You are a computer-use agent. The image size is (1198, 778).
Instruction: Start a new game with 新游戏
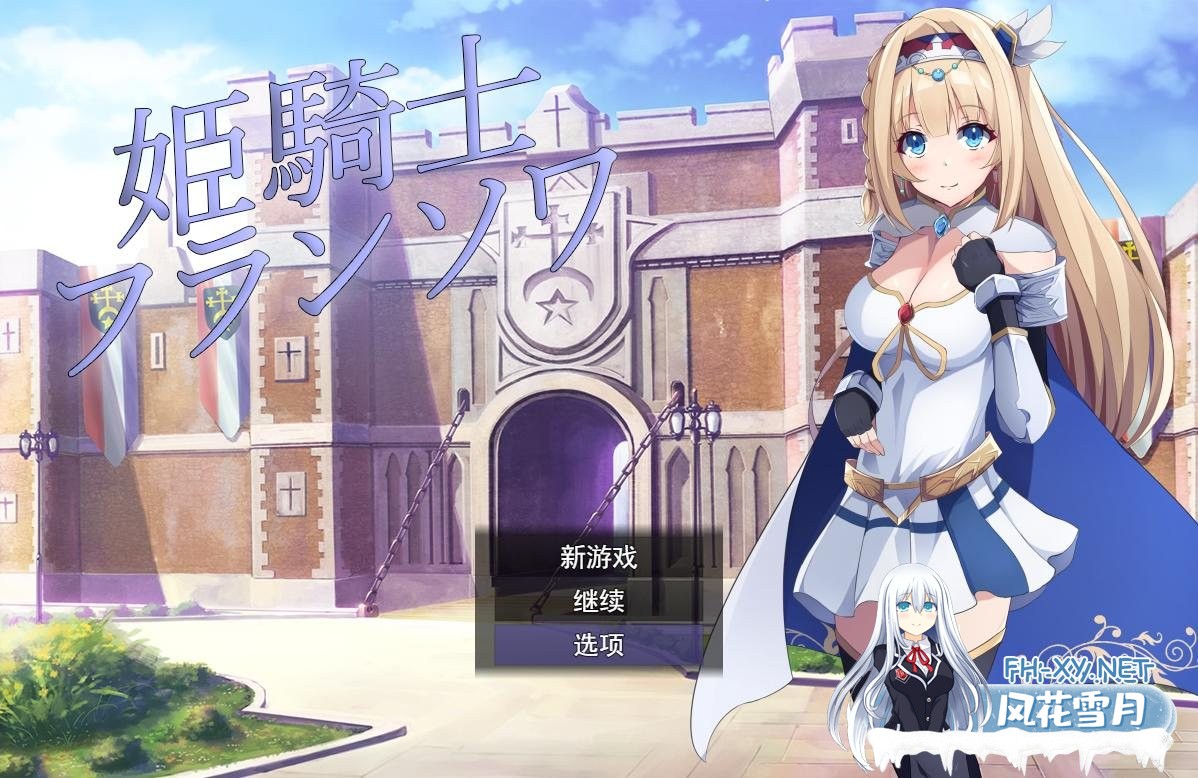598,557
